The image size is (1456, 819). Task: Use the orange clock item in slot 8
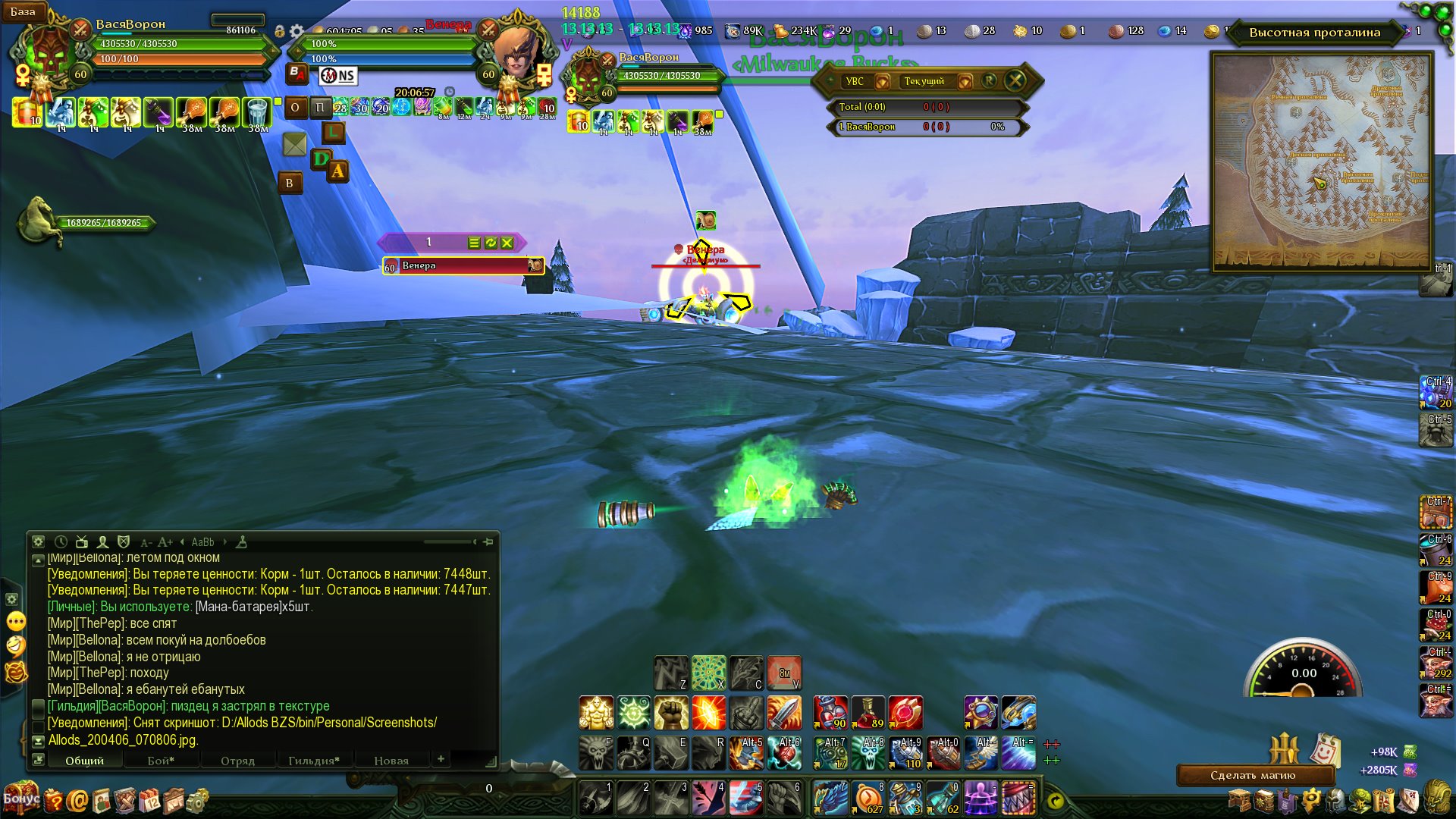point(868,798)
